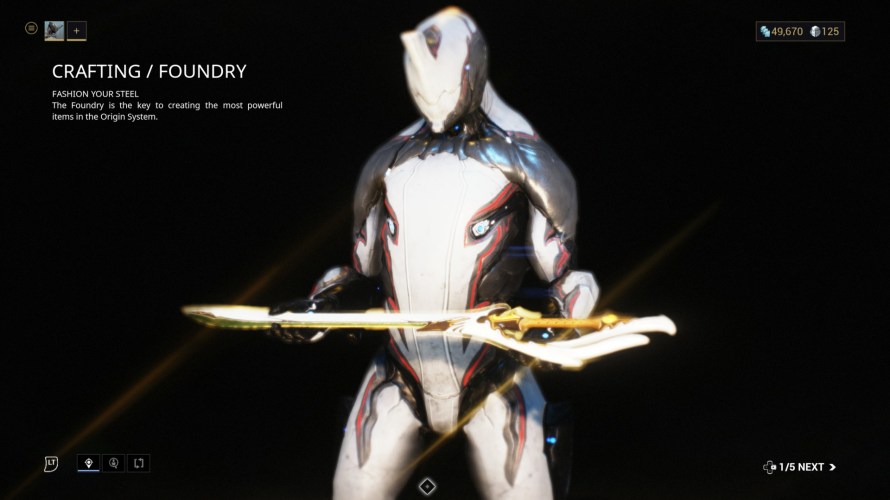This screenshot has width=890, height=500.
Task: Switch to the swap arrows tab
Action: (x=139, y=463)
